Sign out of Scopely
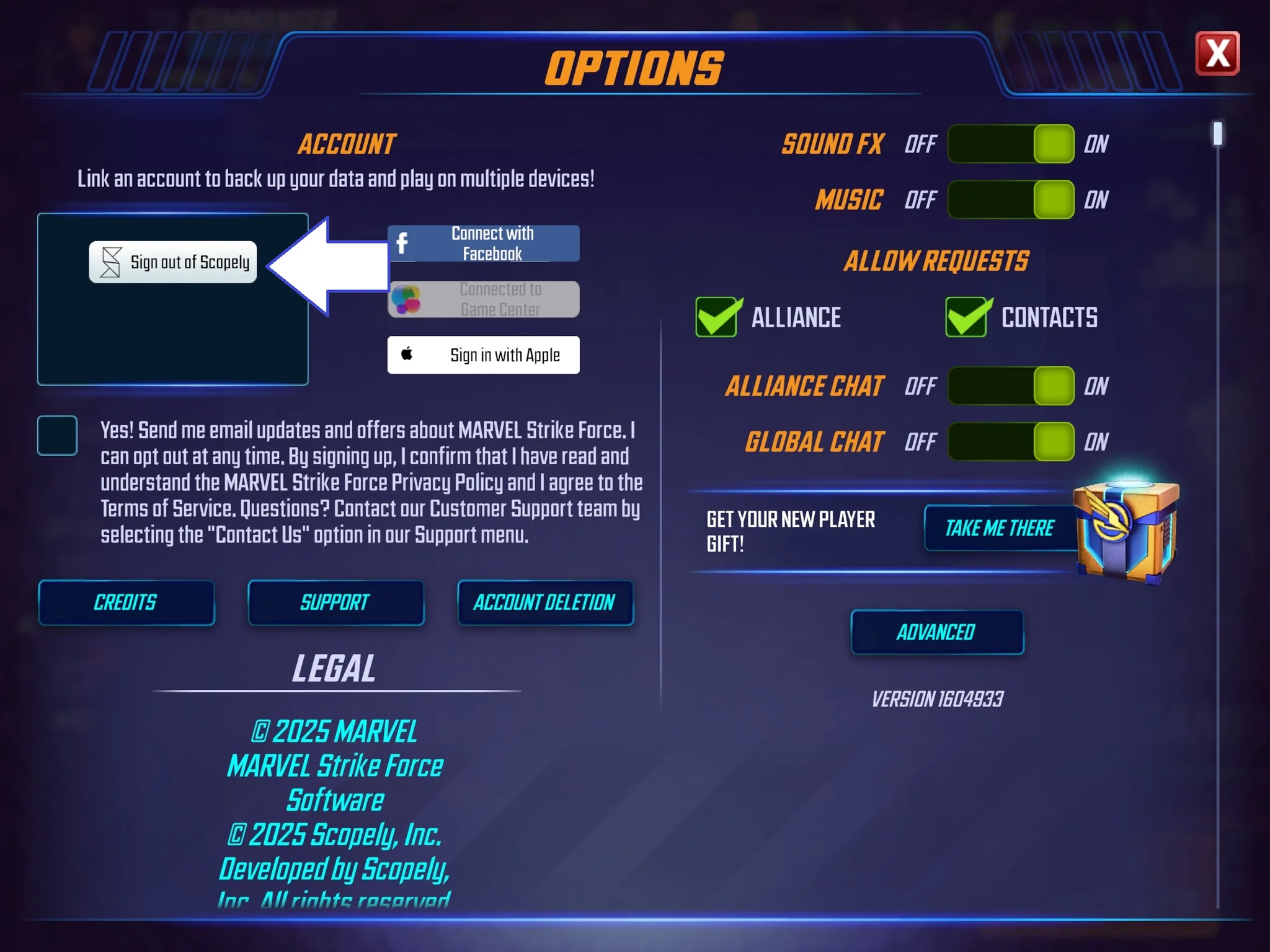 (x=174, y=262)
